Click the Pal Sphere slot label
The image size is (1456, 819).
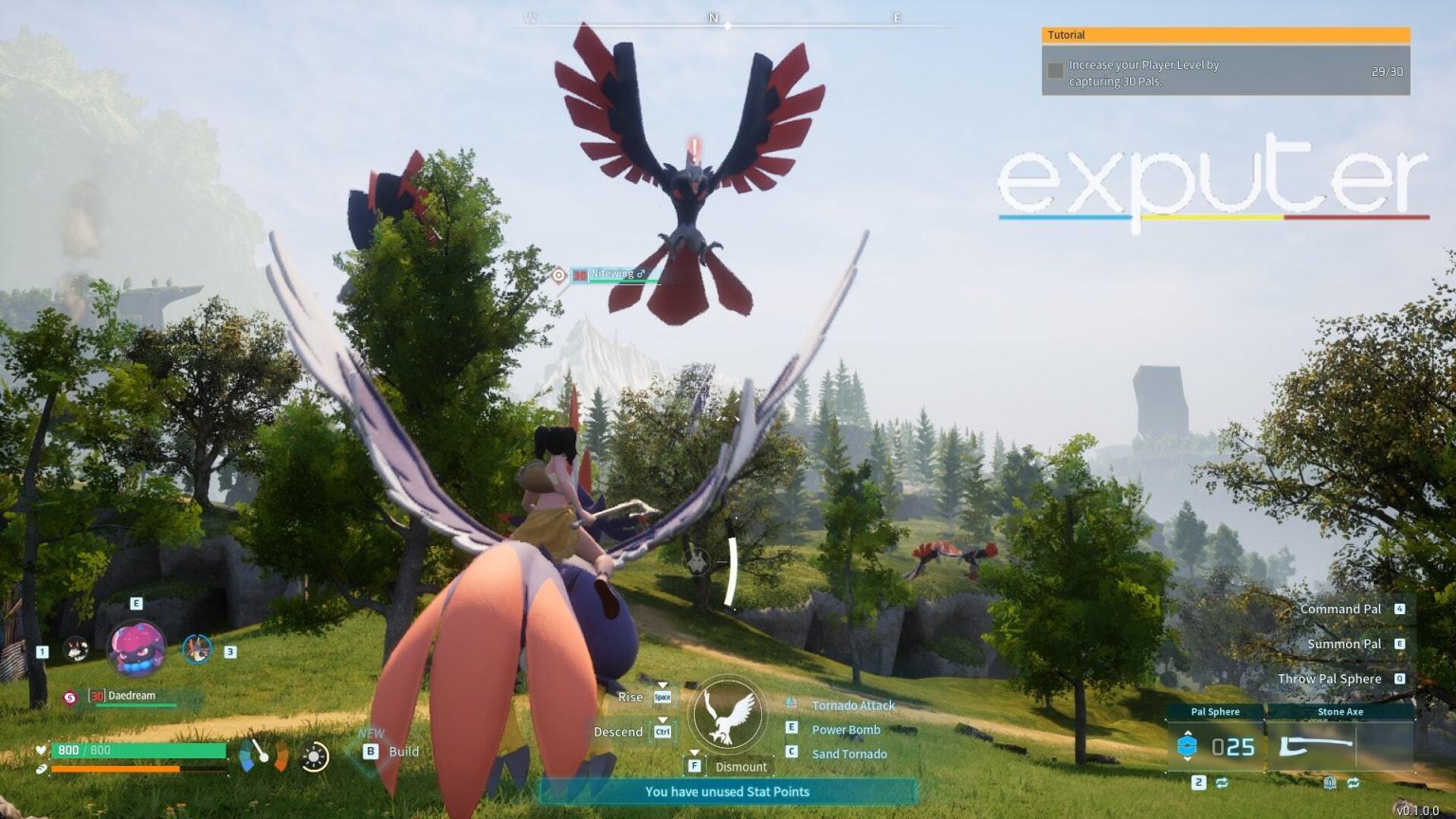1215,712
